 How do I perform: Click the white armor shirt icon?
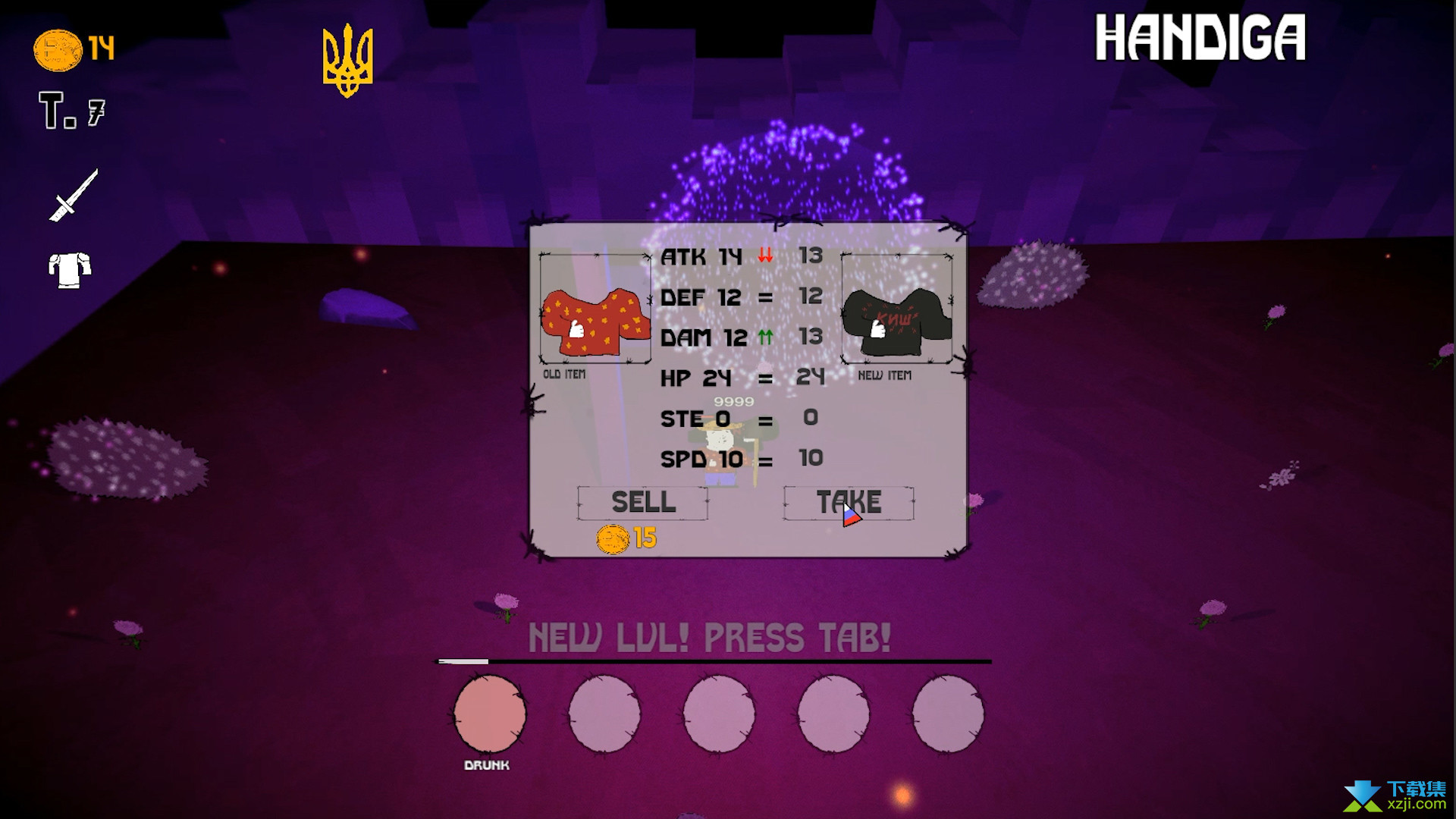pos(70,270)
